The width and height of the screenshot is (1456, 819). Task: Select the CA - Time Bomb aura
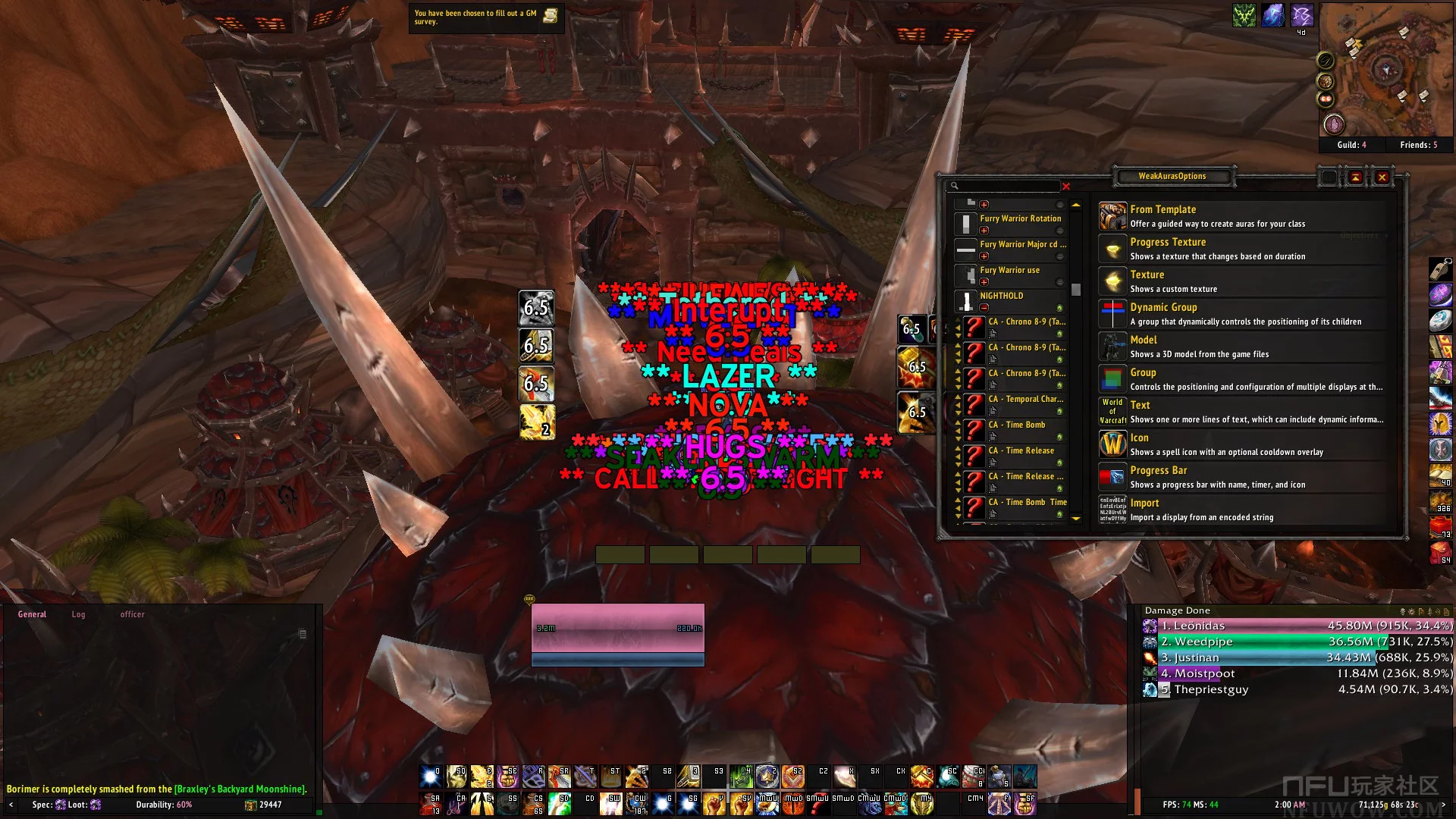click(1016, 425)
